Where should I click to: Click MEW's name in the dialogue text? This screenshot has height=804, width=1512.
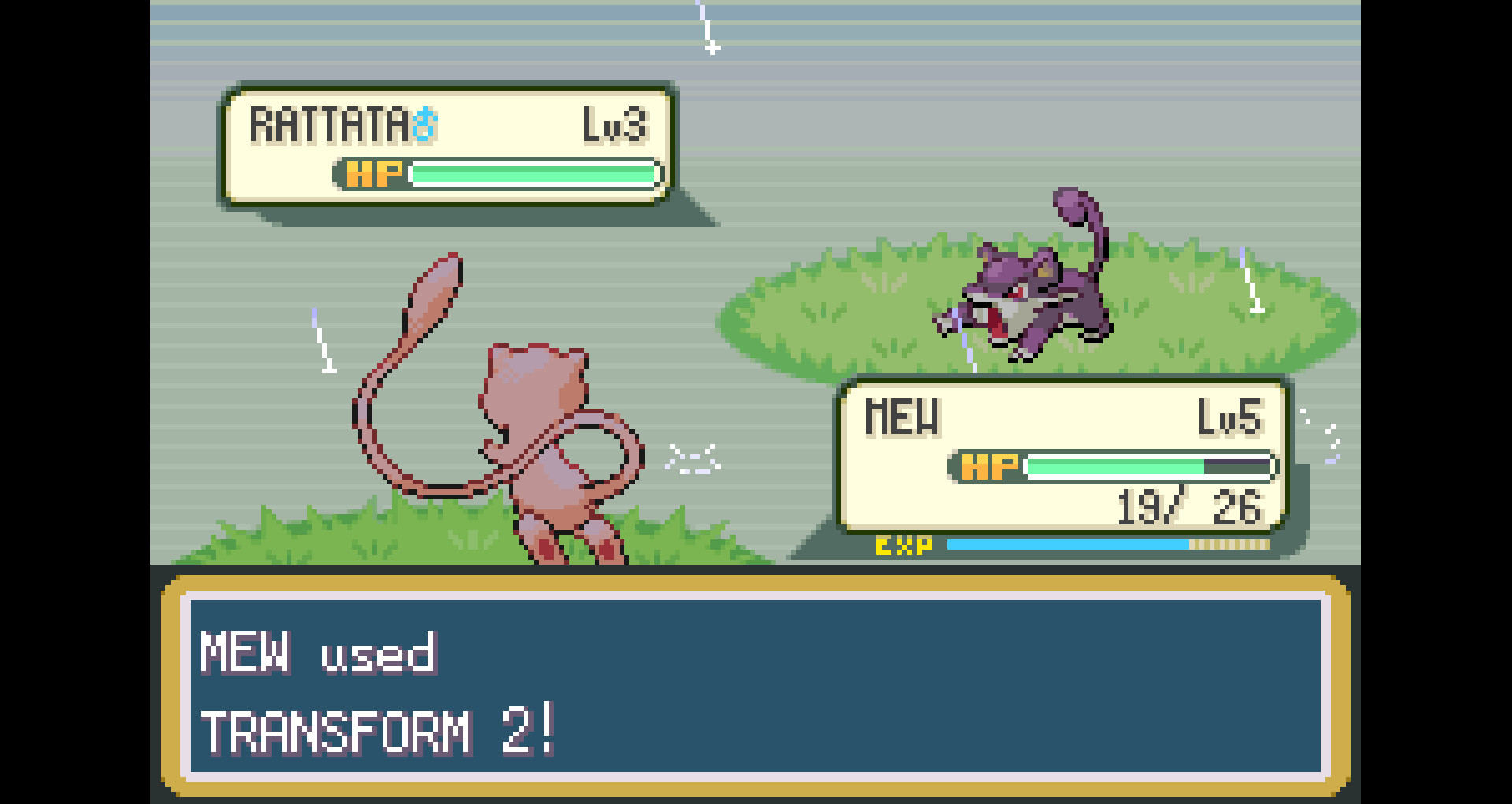click(244, 654)
